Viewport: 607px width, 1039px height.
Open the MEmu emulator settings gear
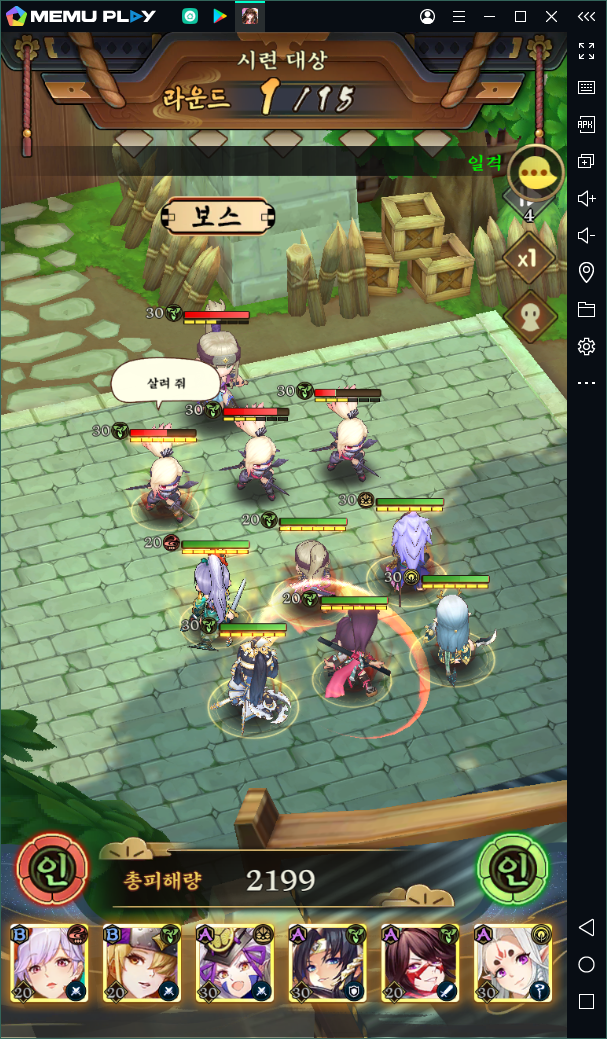coord(587,346)
